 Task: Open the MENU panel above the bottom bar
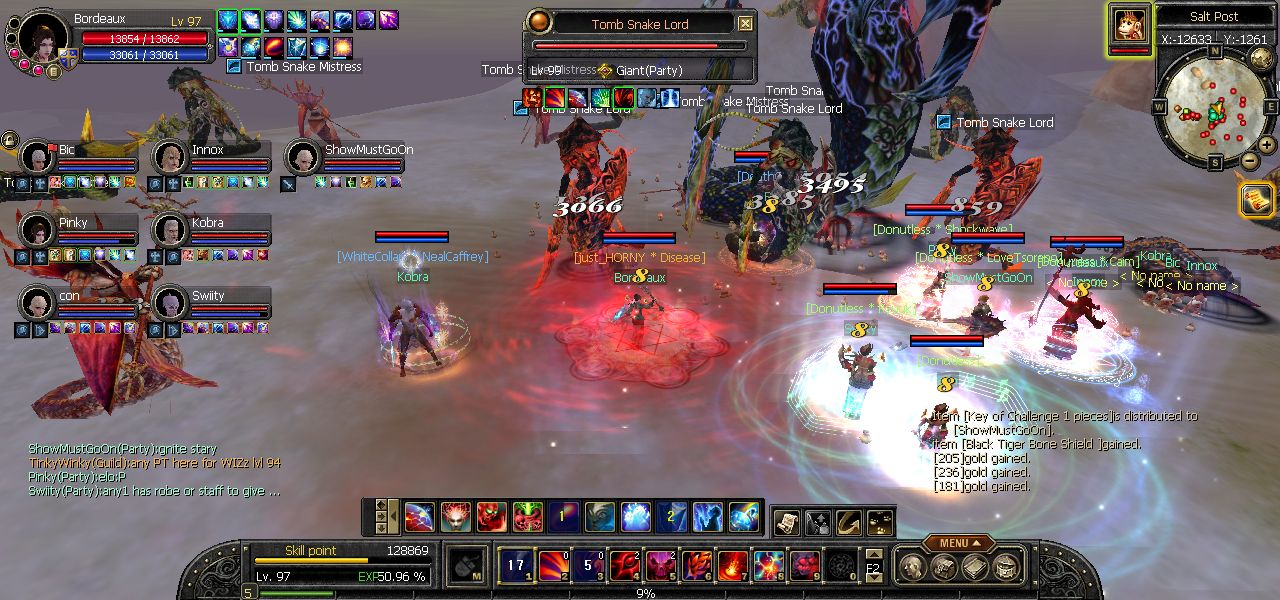[x=958, y=543]
